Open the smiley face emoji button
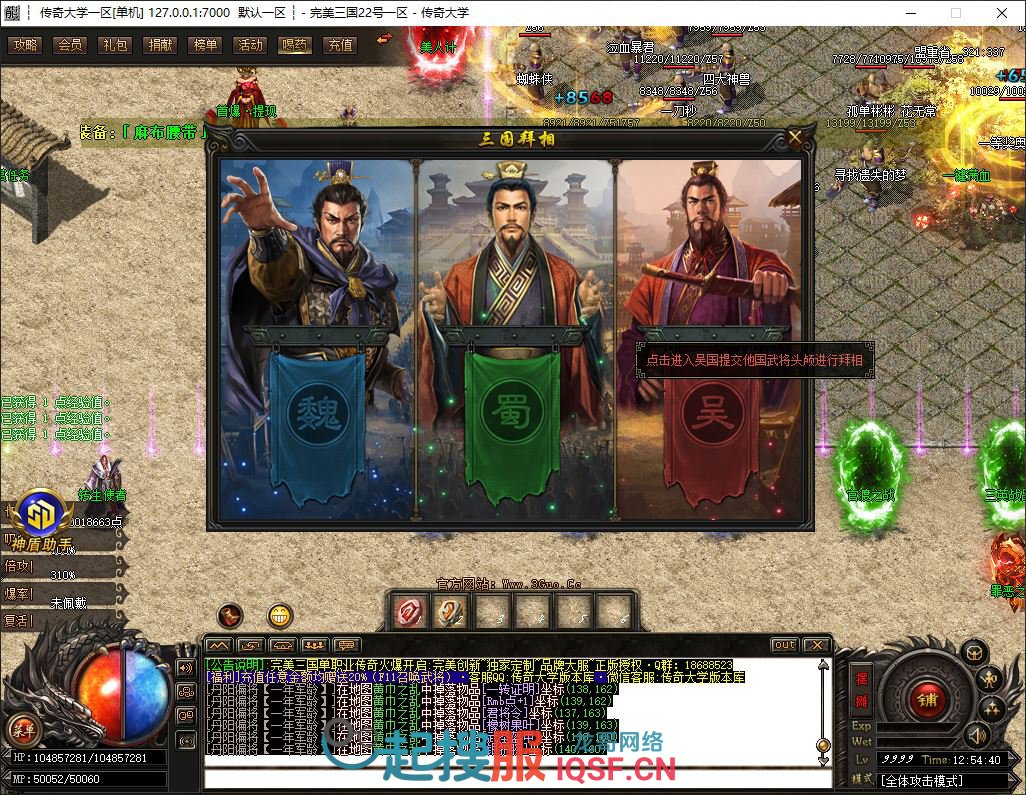This screenshot has height=795, width=1026. pyautogui.click(x=281, y=616)
